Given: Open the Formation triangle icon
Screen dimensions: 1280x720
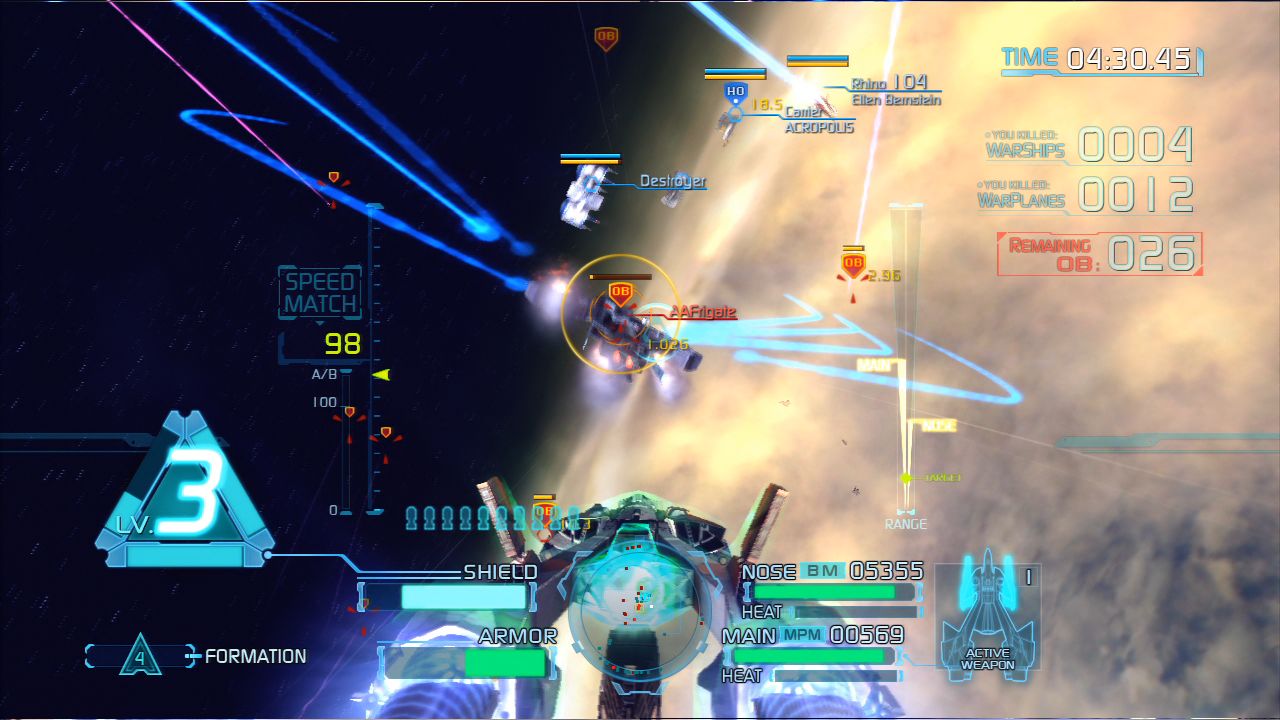Looking at the screenshot, I should [140, 657].
